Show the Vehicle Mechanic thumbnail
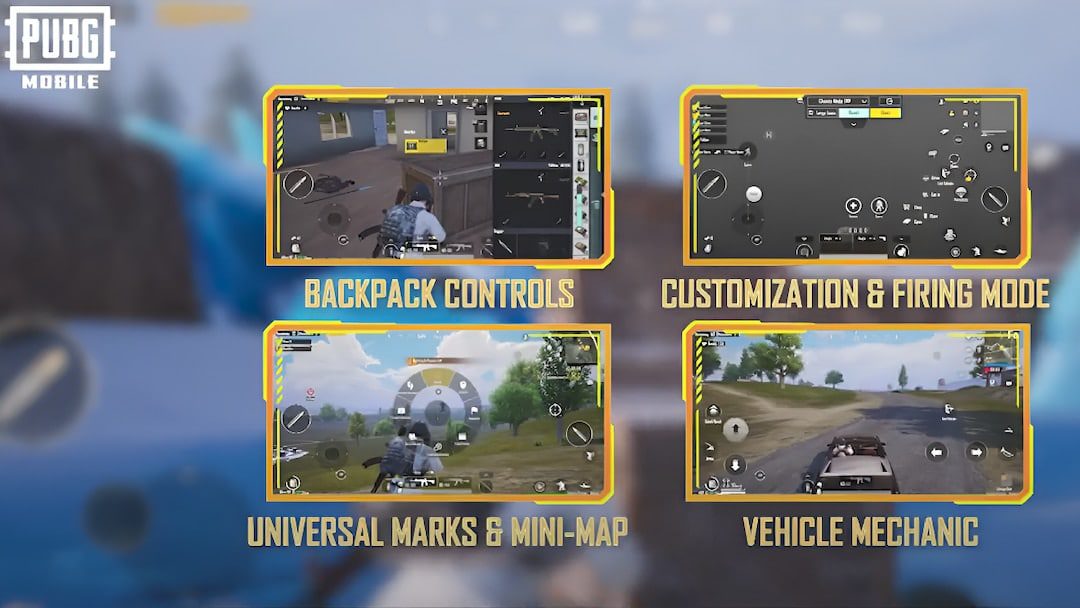Image resolution: width=1080 pixels, height=608 pixels. pyautogui.click(x=858, y=411)
